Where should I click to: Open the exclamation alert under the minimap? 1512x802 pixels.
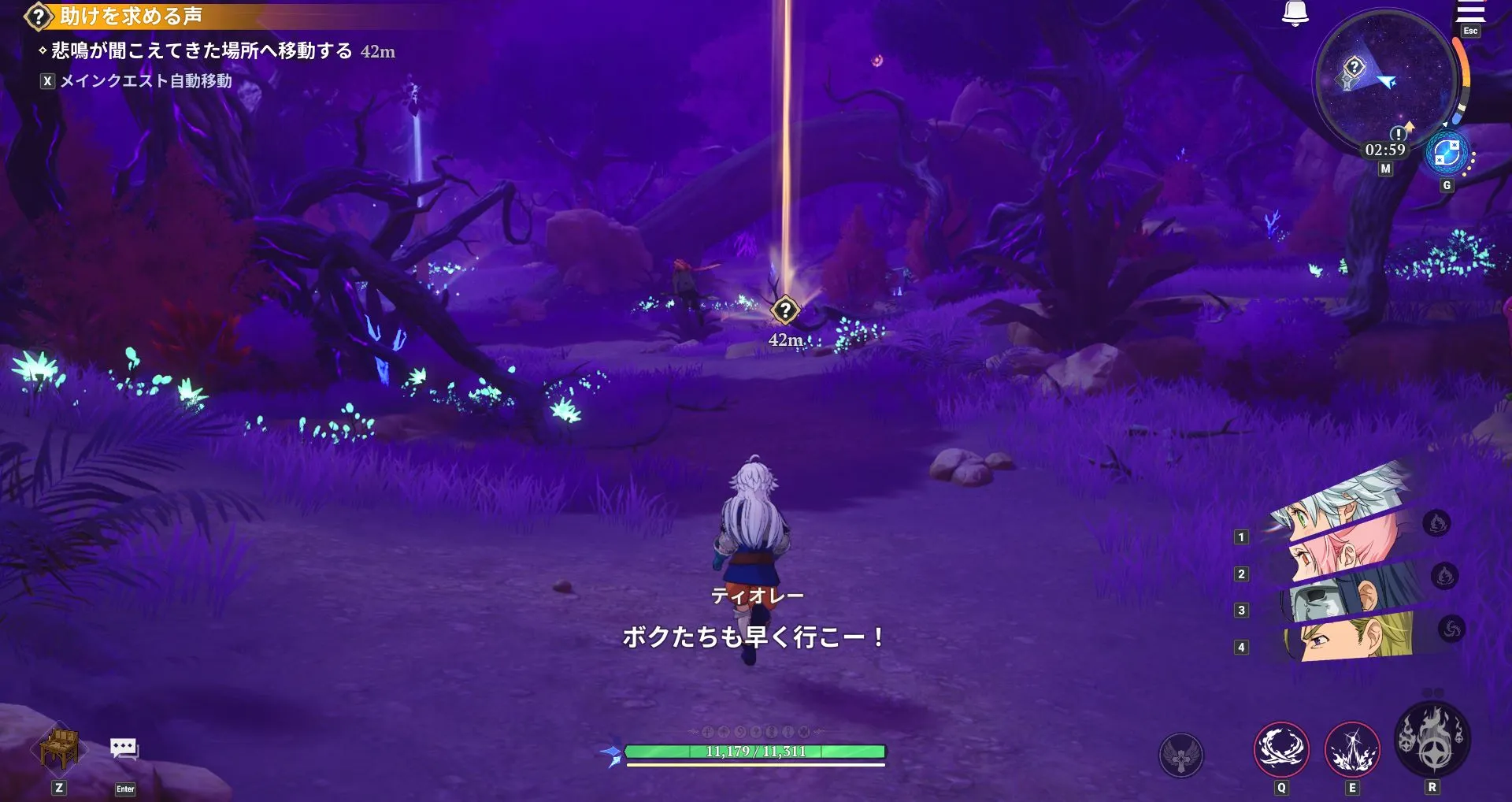coord(1399,136)
